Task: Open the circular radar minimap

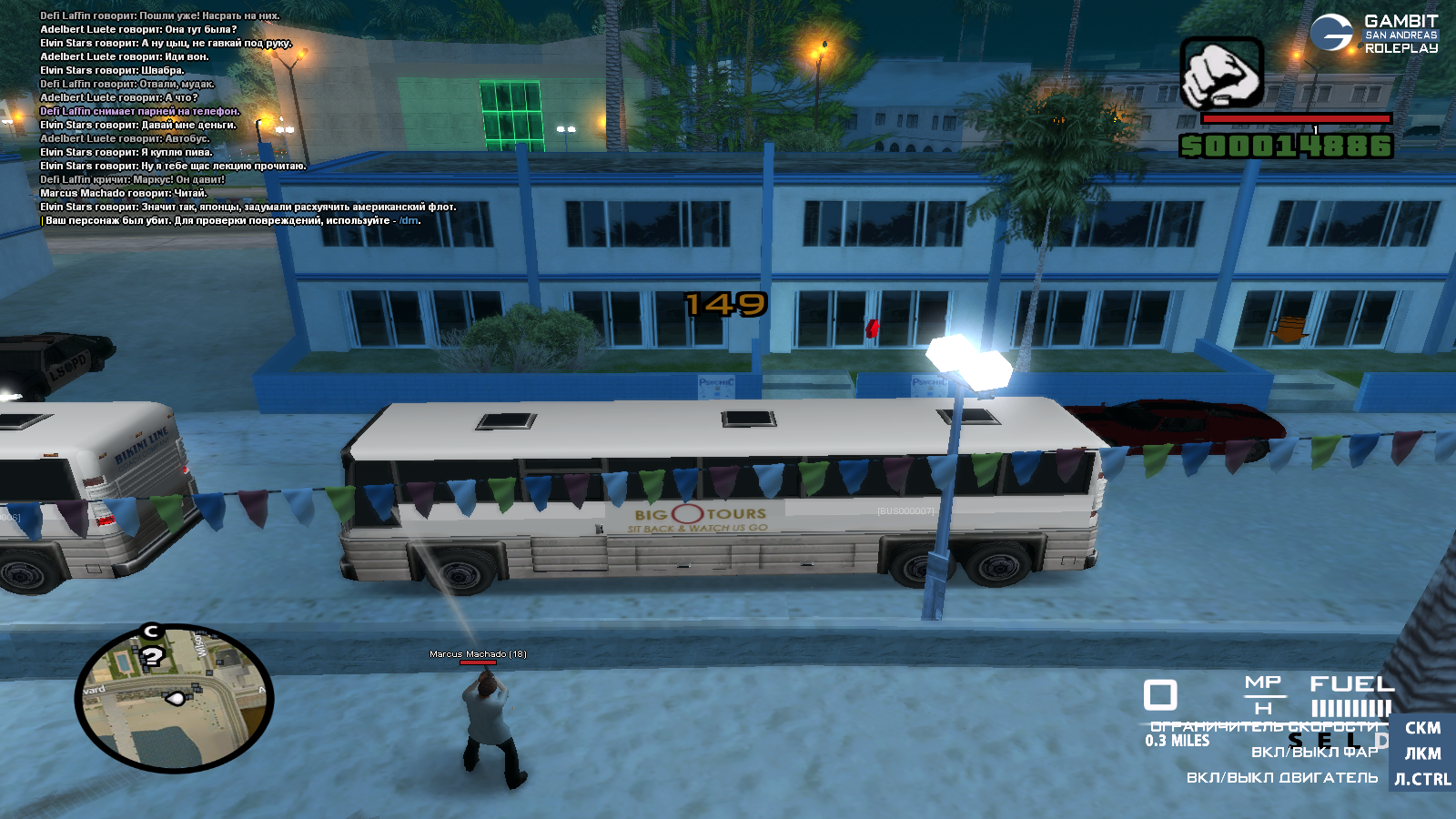Action: (x=175, y=699)
